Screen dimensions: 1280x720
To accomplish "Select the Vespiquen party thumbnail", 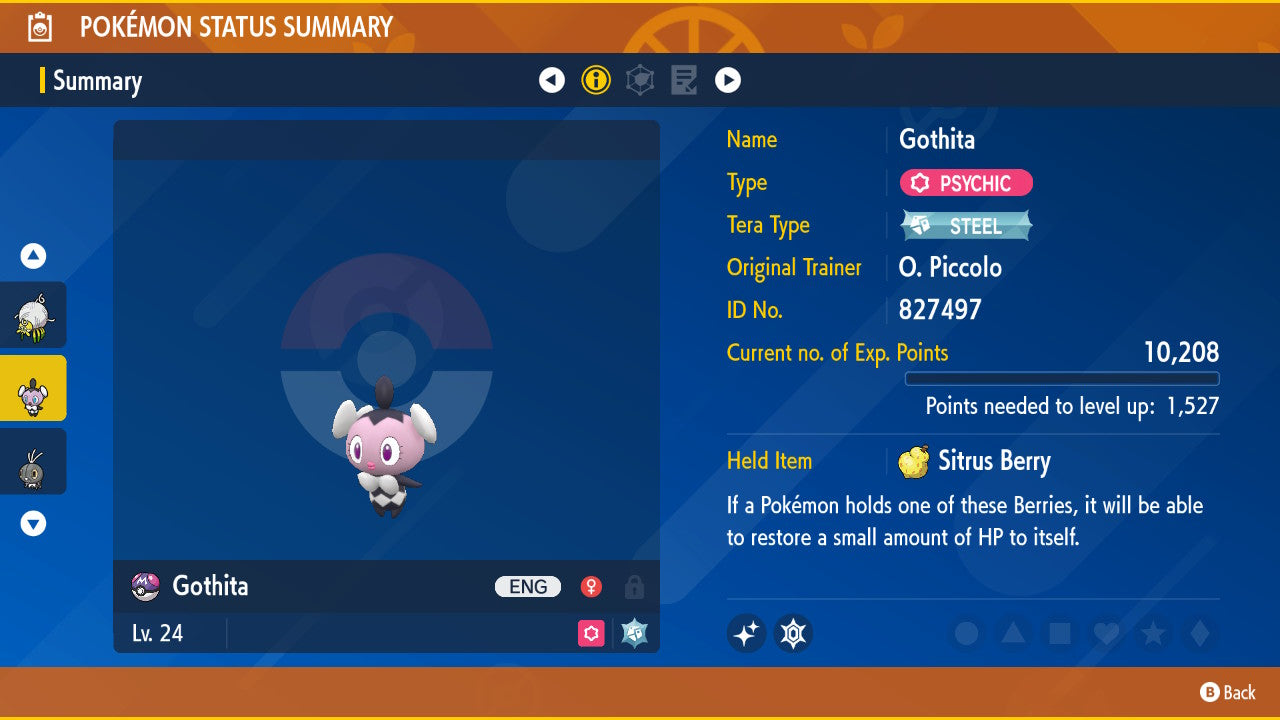I will (33, 315).
